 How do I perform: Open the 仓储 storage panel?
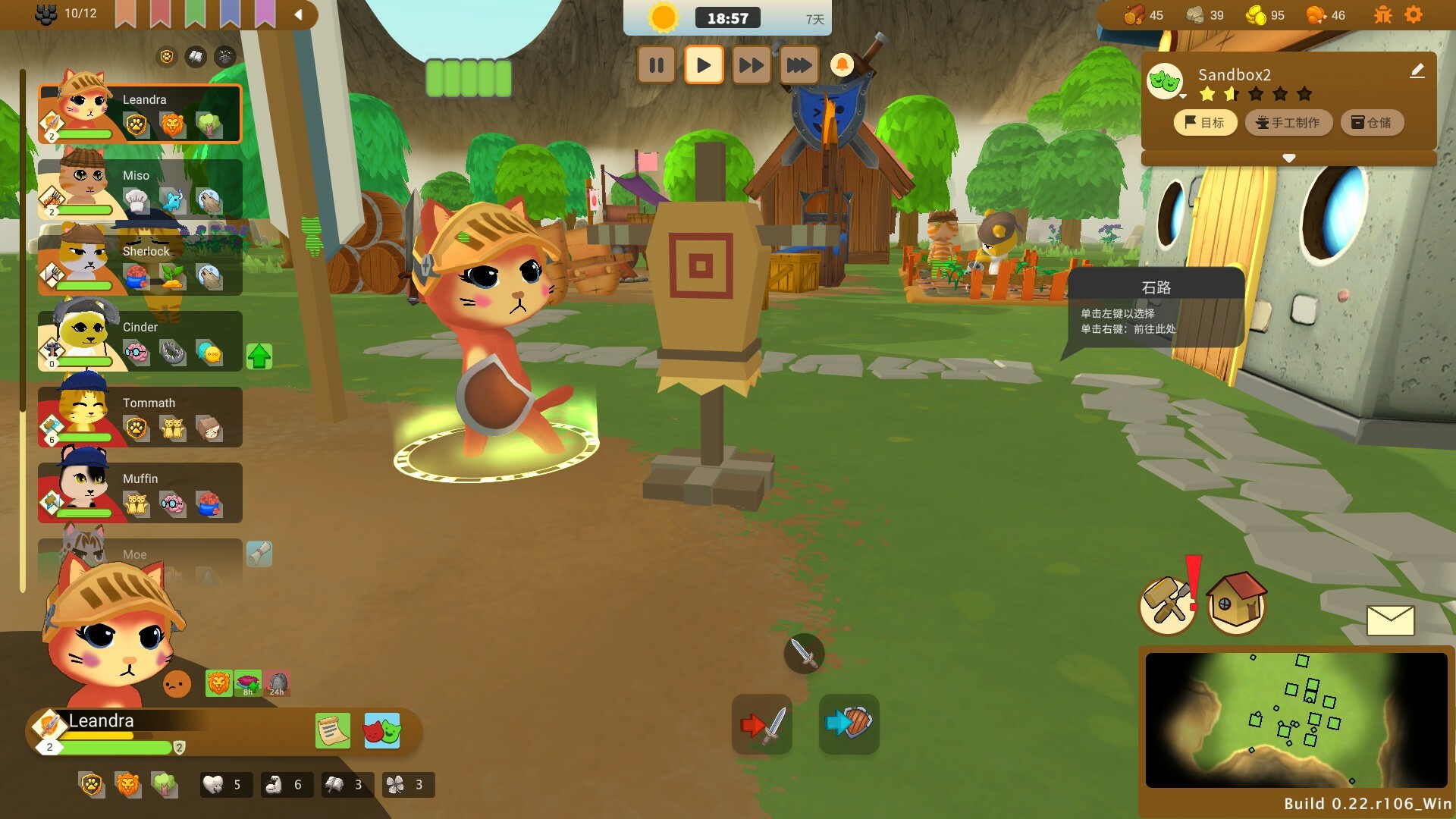(1371, 122)
